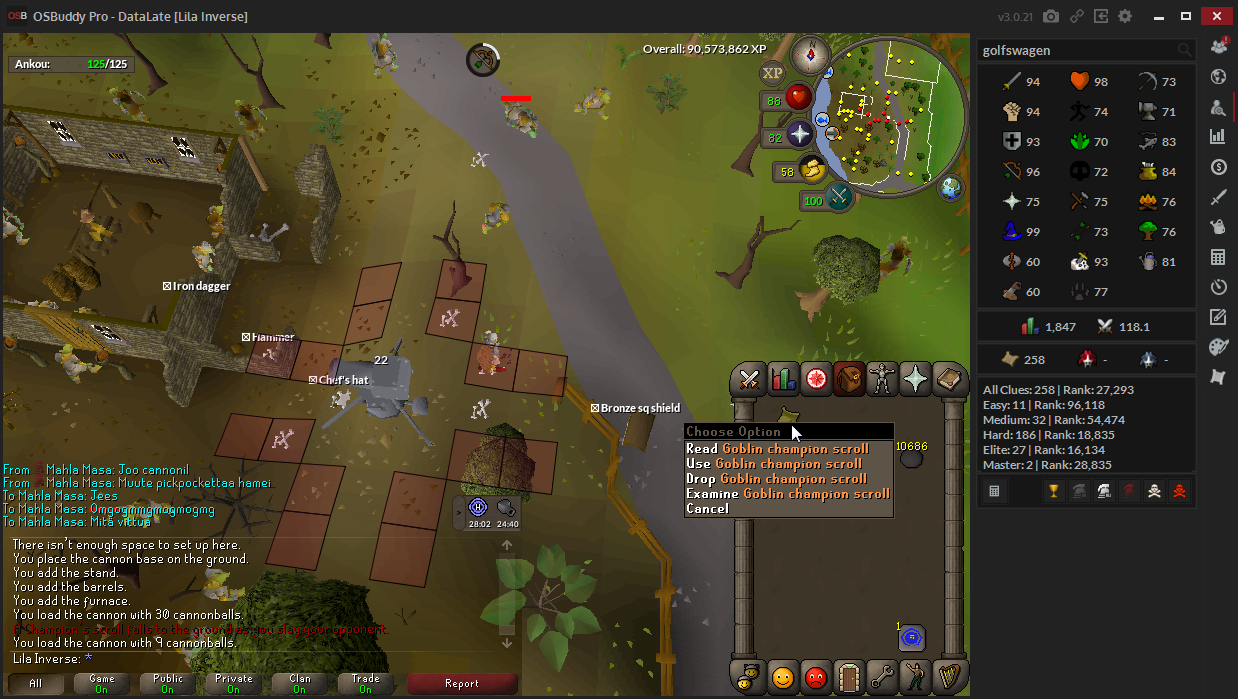
Task: Select Use Goblin champion scroll
Action: tap(773, 464)
